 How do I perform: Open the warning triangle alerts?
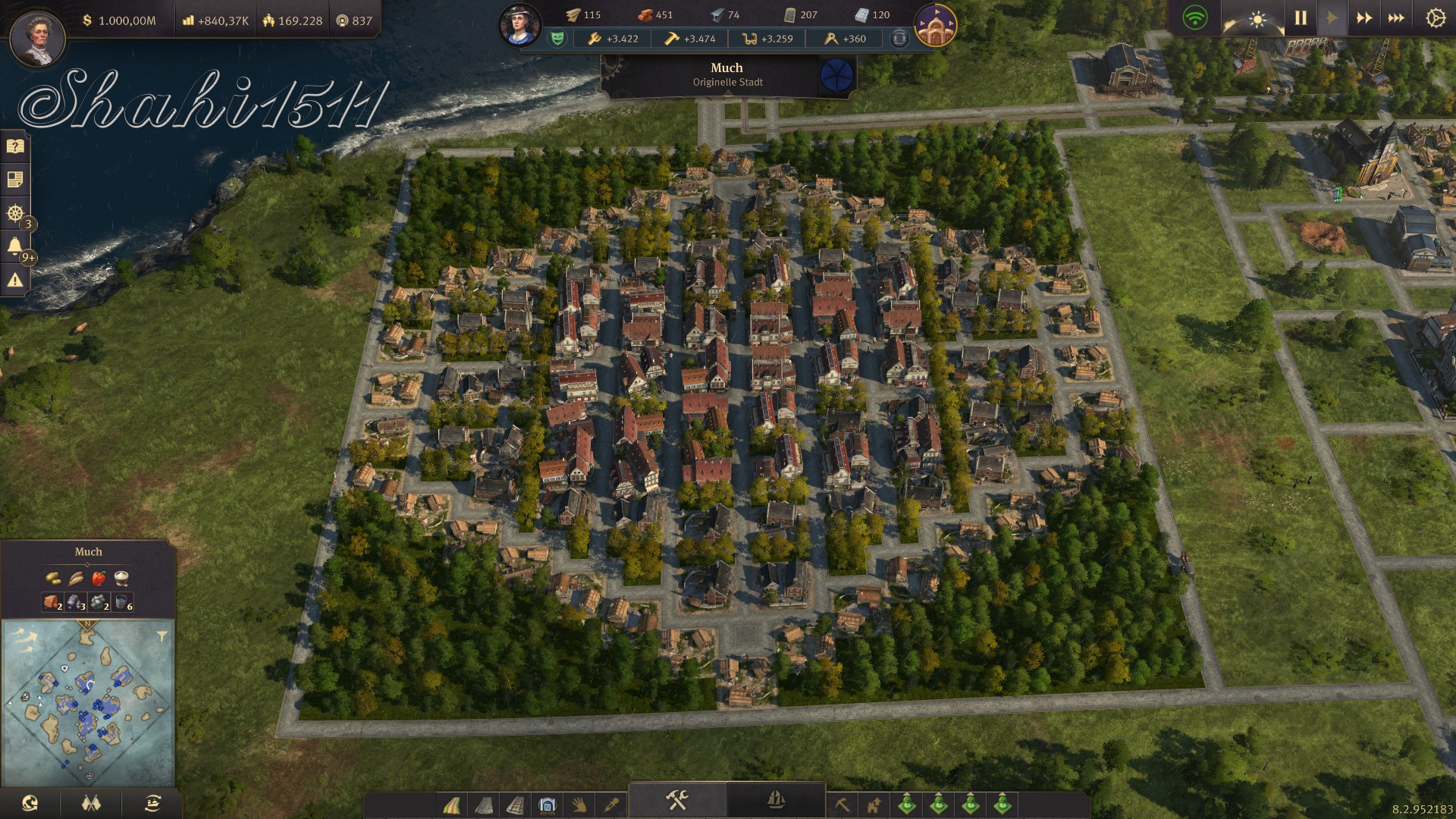pyautogui.click(x=15, y=281)
